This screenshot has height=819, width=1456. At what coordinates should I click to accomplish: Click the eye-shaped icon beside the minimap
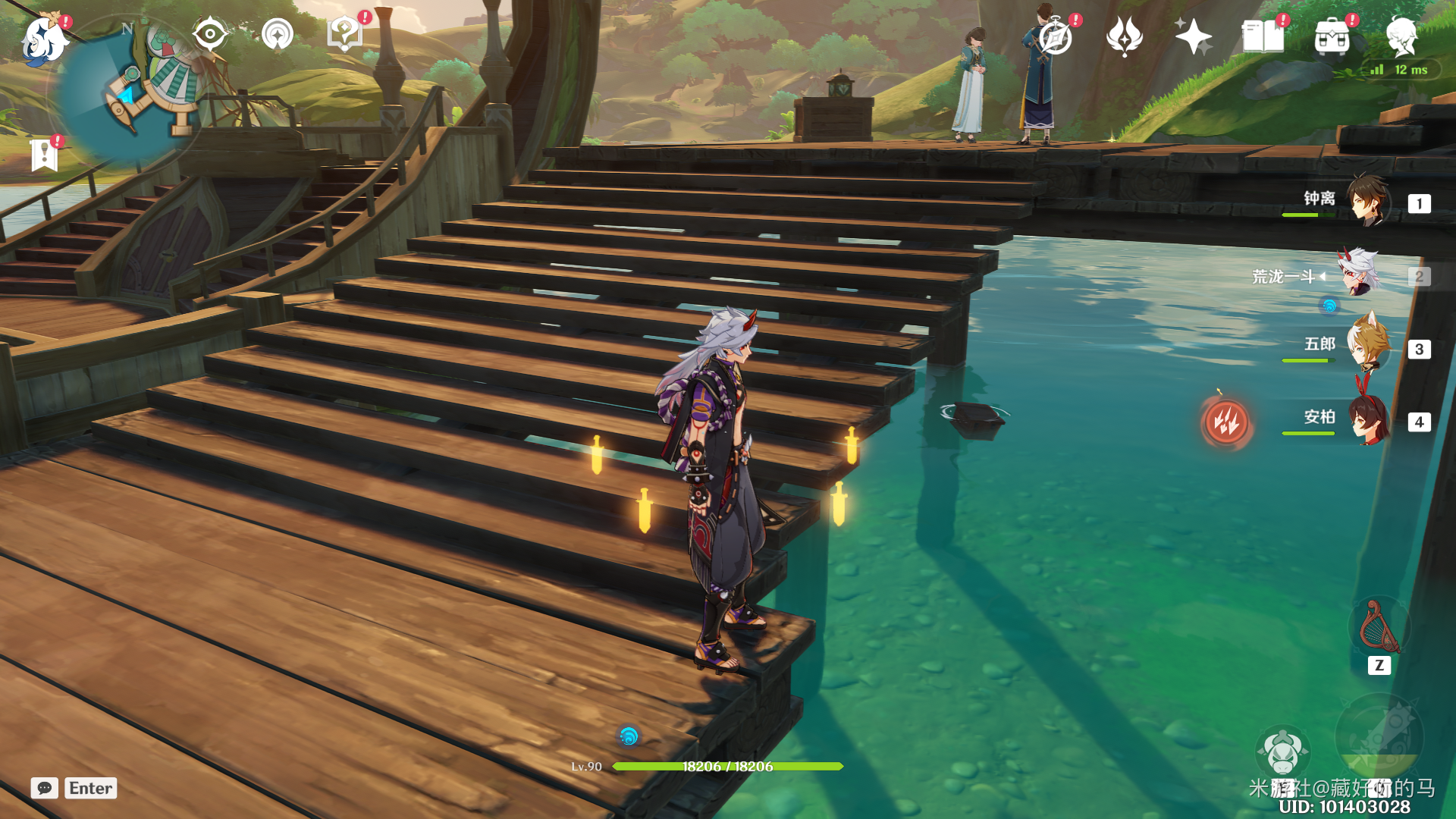click(x=210, y=34)
